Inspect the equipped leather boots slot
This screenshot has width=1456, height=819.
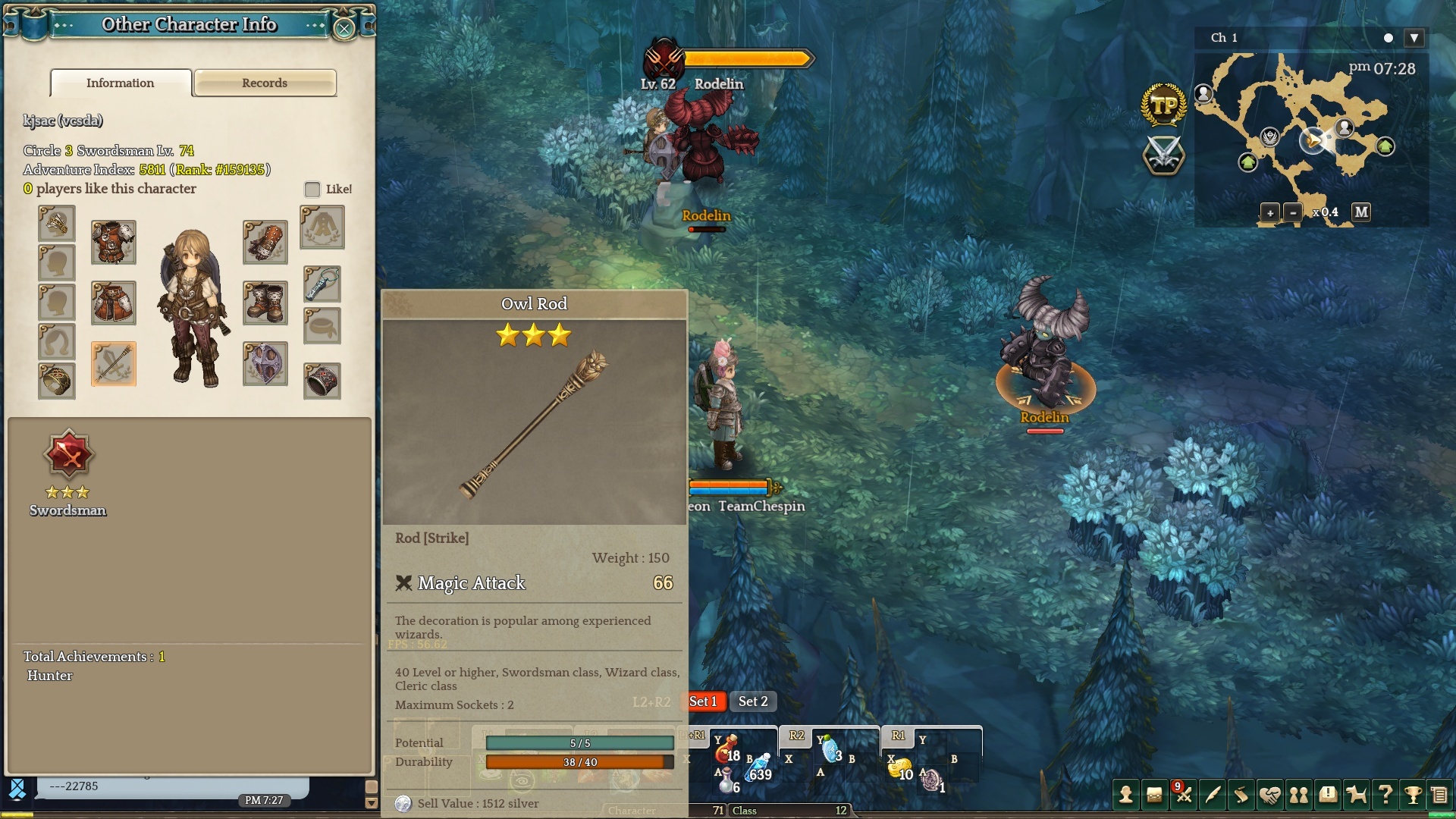(265, 303)
